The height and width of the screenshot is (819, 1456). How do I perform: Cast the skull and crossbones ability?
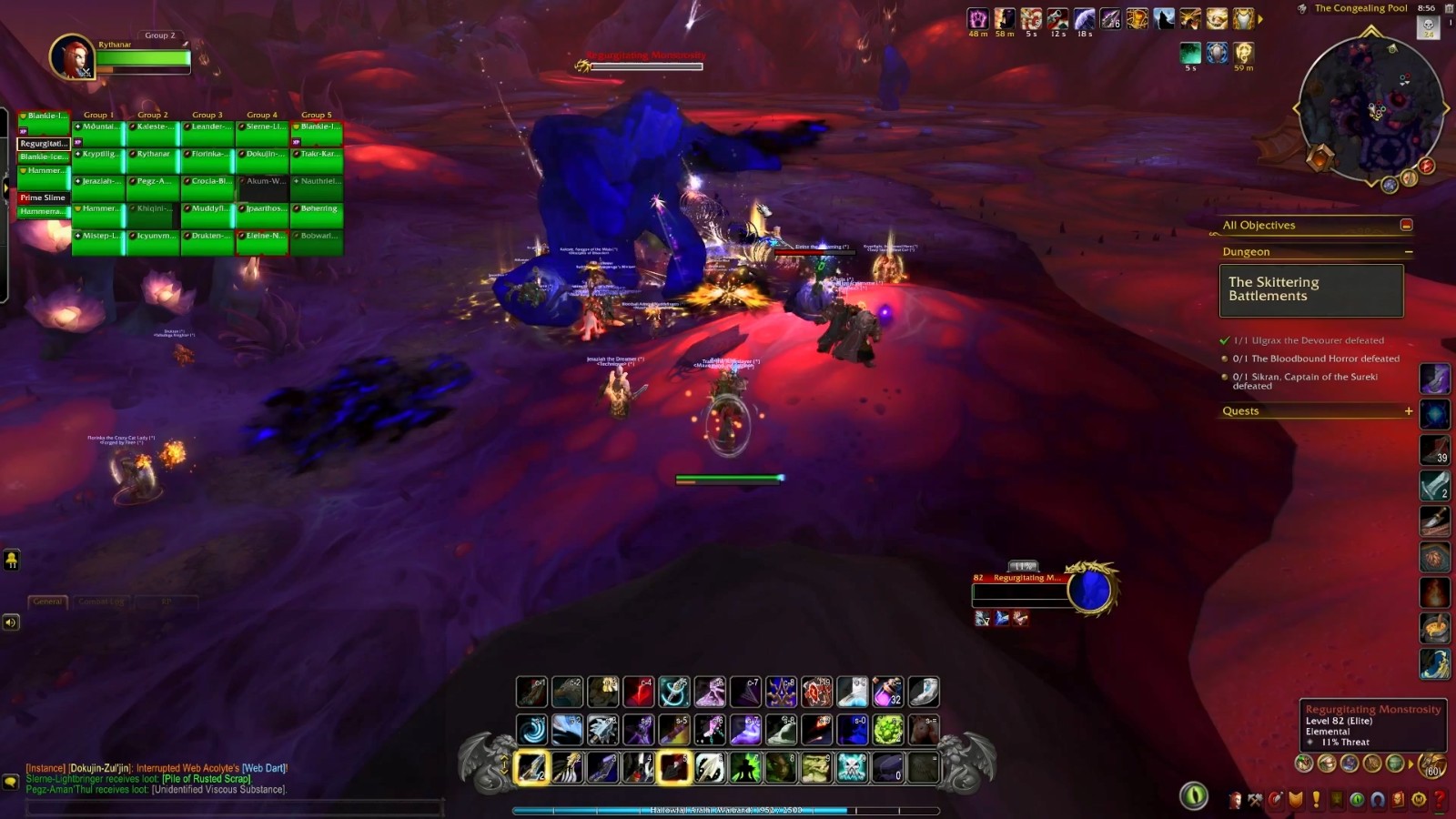point(852,768)
